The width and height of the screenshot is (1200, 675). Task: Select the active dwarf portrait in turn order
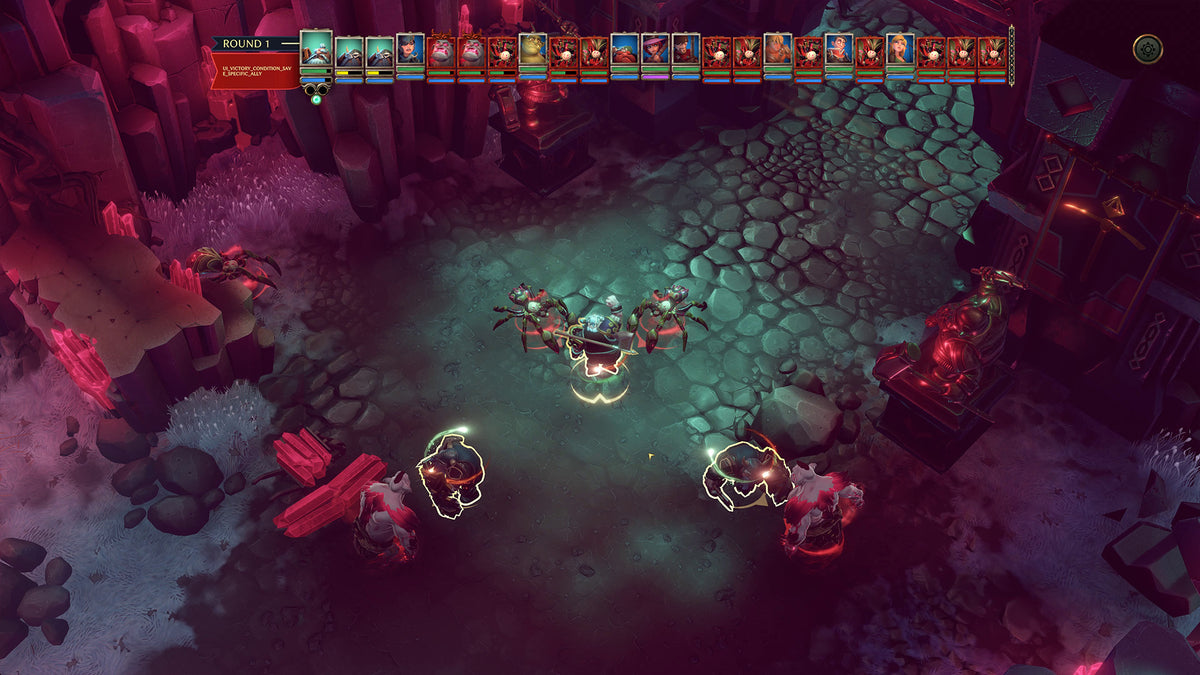316,48
